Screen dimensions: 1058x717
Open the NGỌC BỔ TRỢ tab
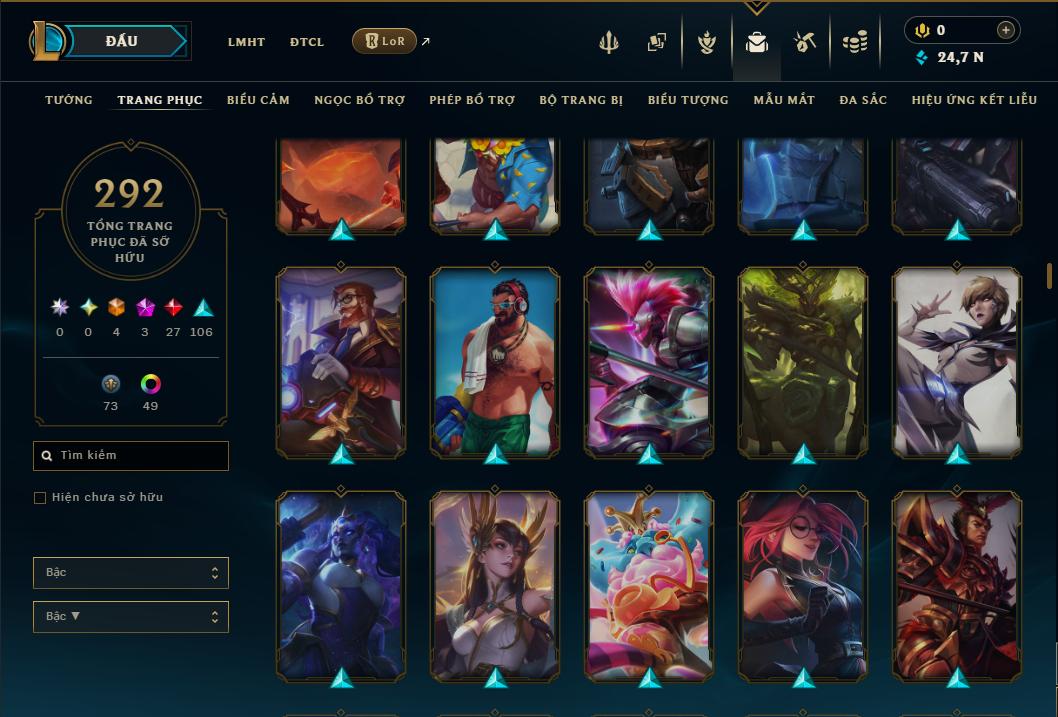tap(359, 100)
